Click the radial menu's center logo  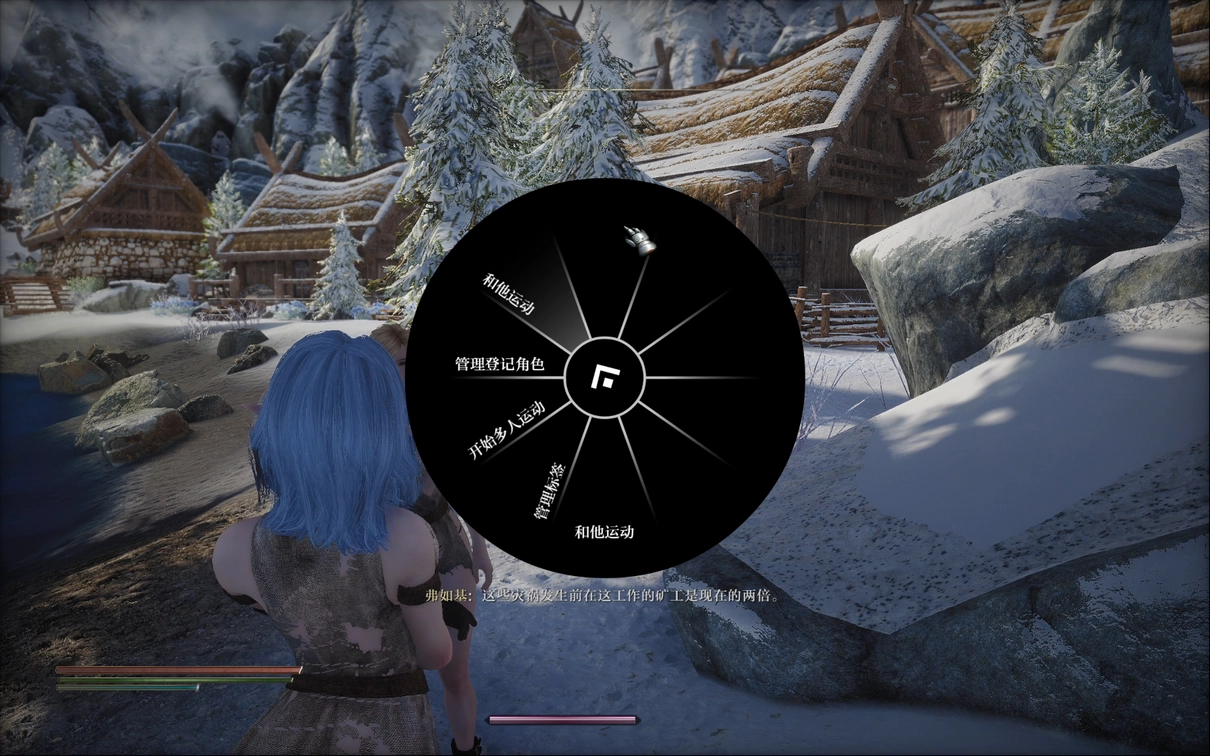(x=604, y=378)
